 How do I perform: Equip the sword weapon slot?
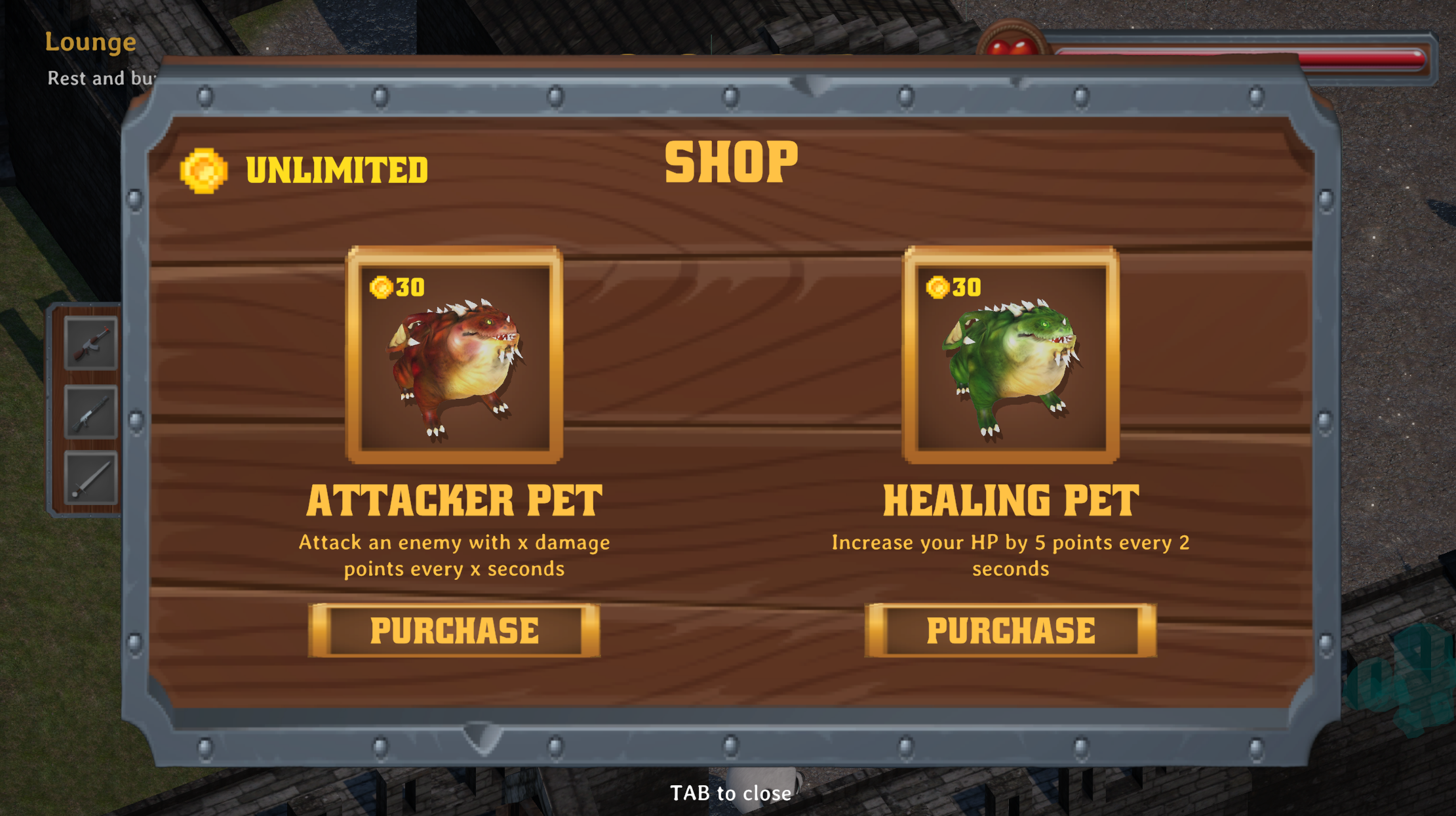90,479
